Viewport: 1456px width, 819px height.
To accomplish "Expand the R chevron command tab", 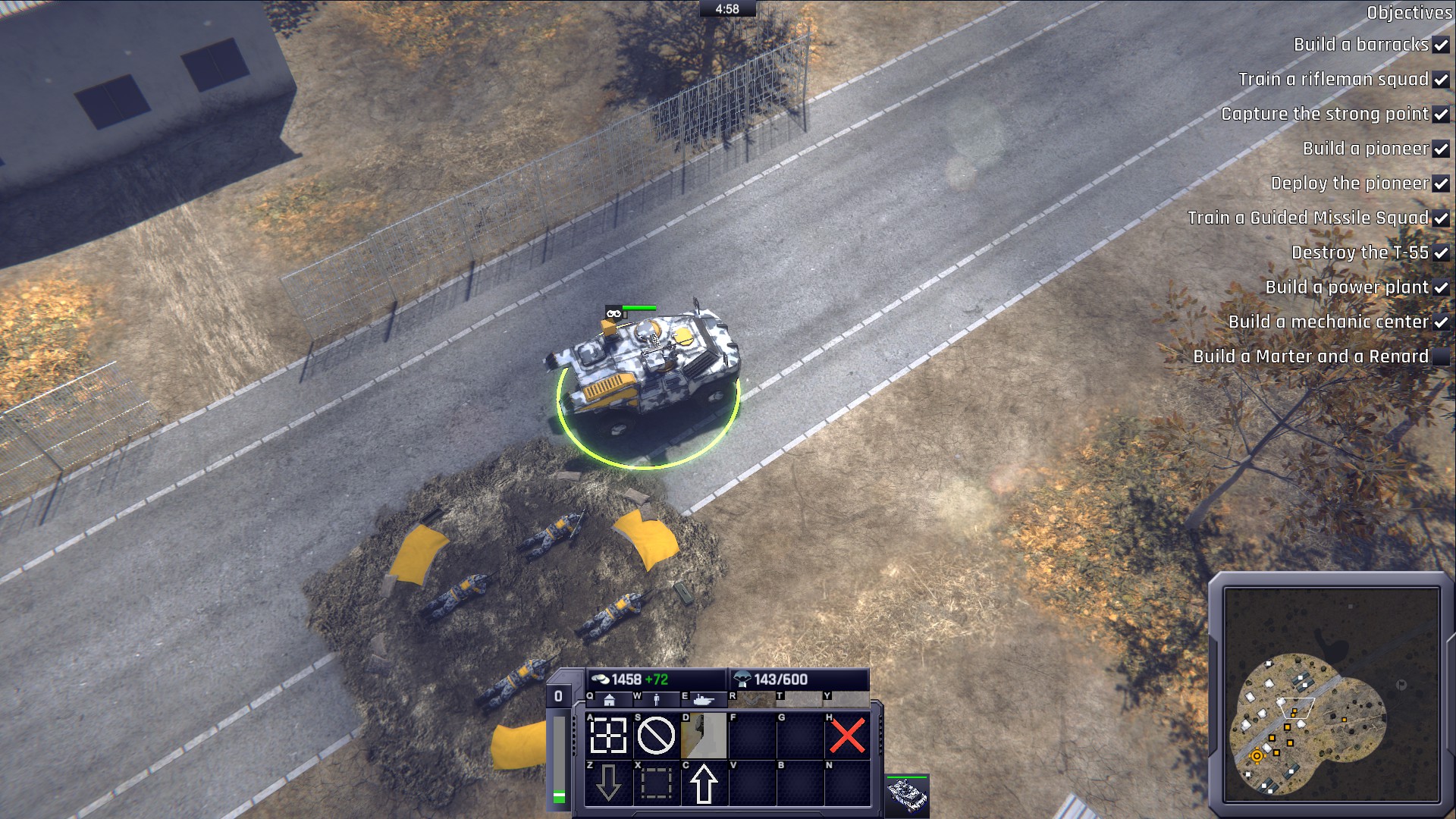I will click(x=752, y=700).
